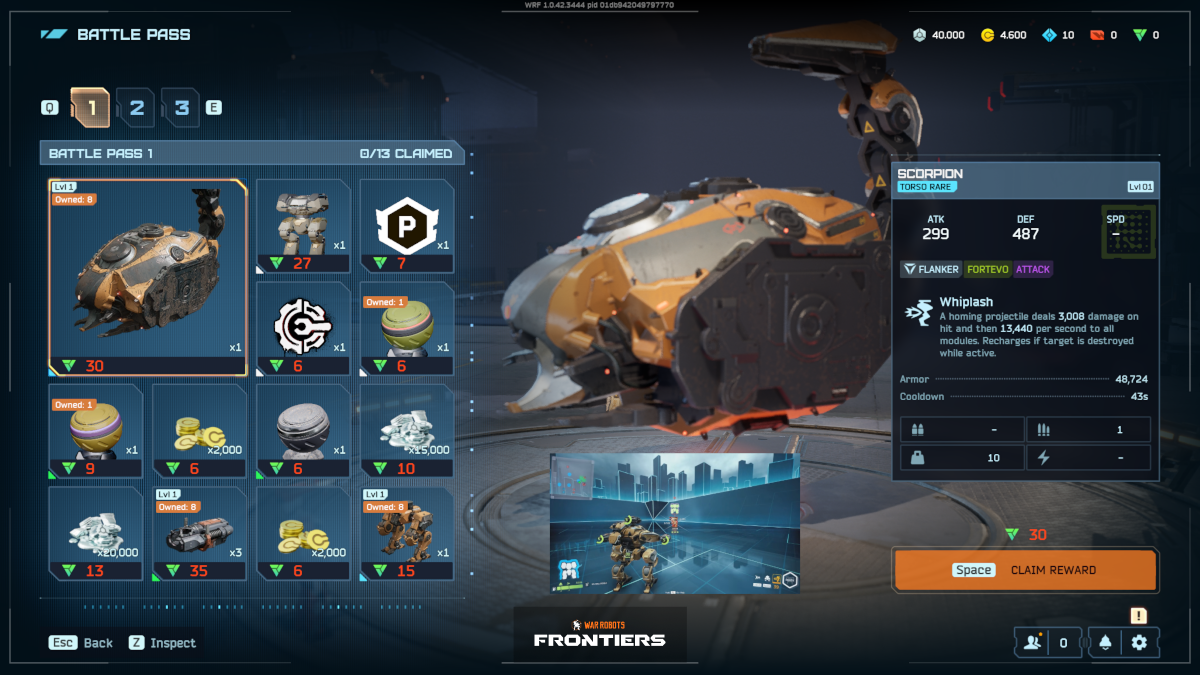Select the P badge reward tile

tap(407, 226)
